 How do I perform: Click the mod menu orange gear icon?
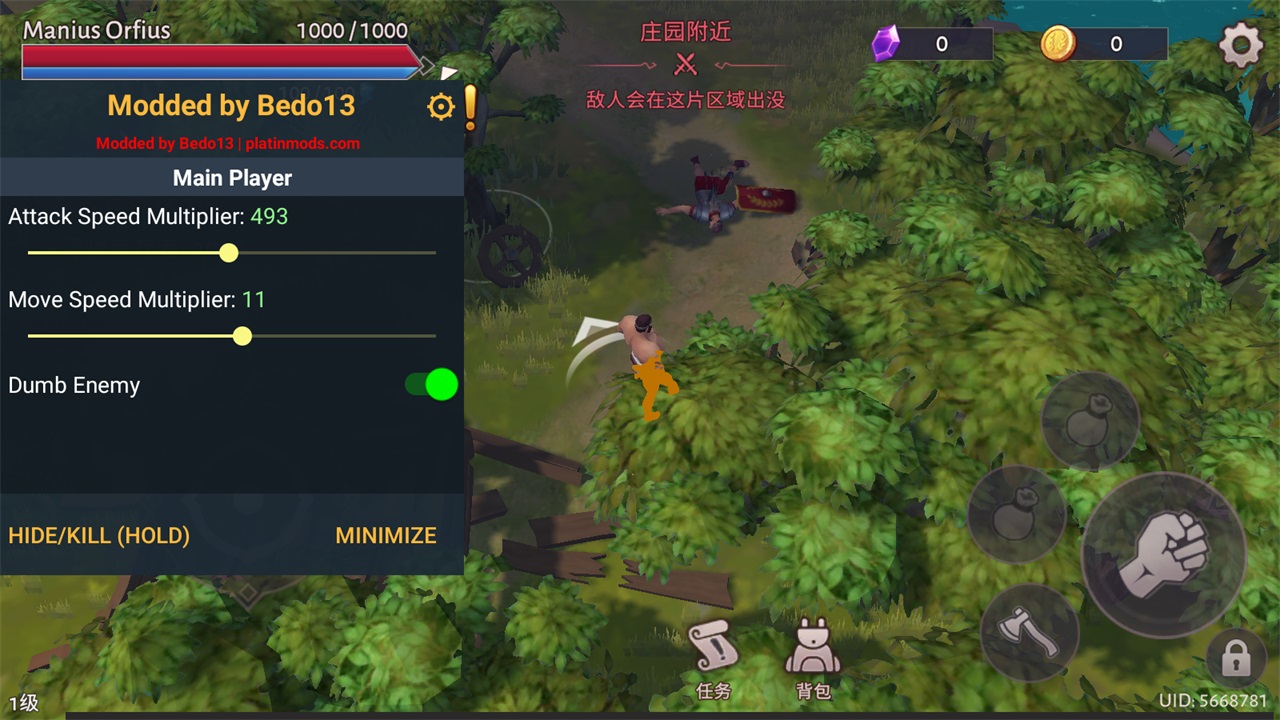(x=440, y=107)
